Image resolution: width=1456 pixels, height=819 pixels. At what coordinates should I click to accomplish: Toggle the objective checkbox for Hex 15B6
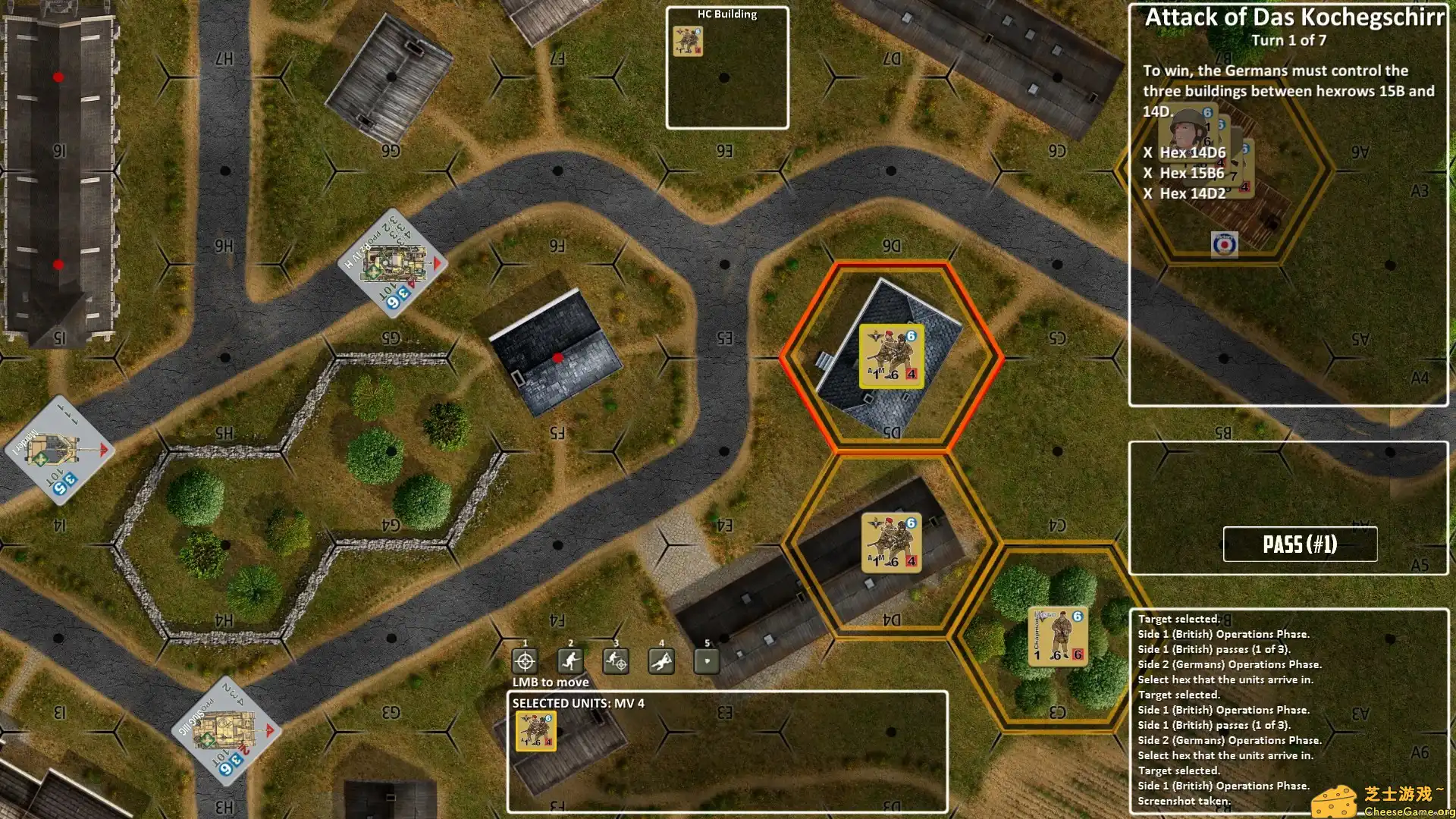pyautogui.click(x=1147, y=172)
